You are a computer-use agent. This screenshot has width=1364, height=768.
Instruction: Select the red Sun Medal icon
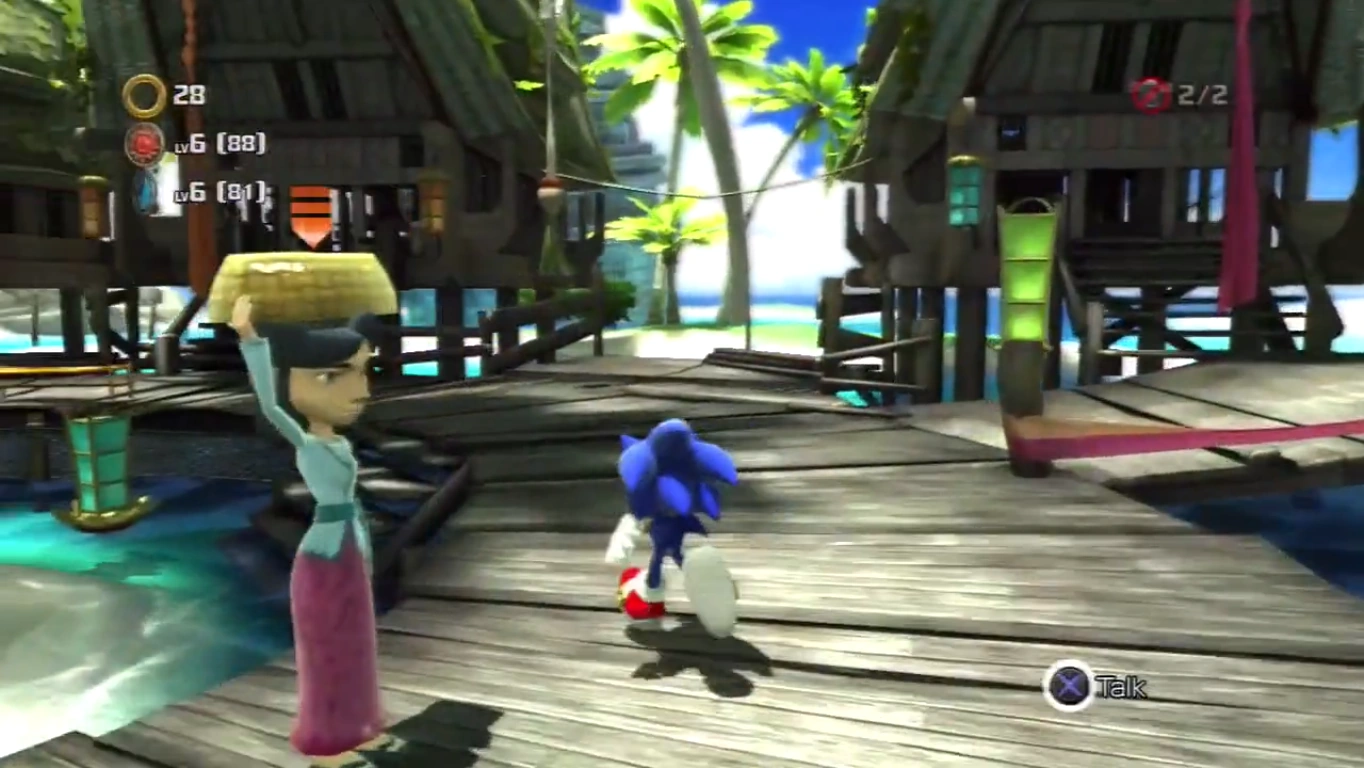pos(145,144)
